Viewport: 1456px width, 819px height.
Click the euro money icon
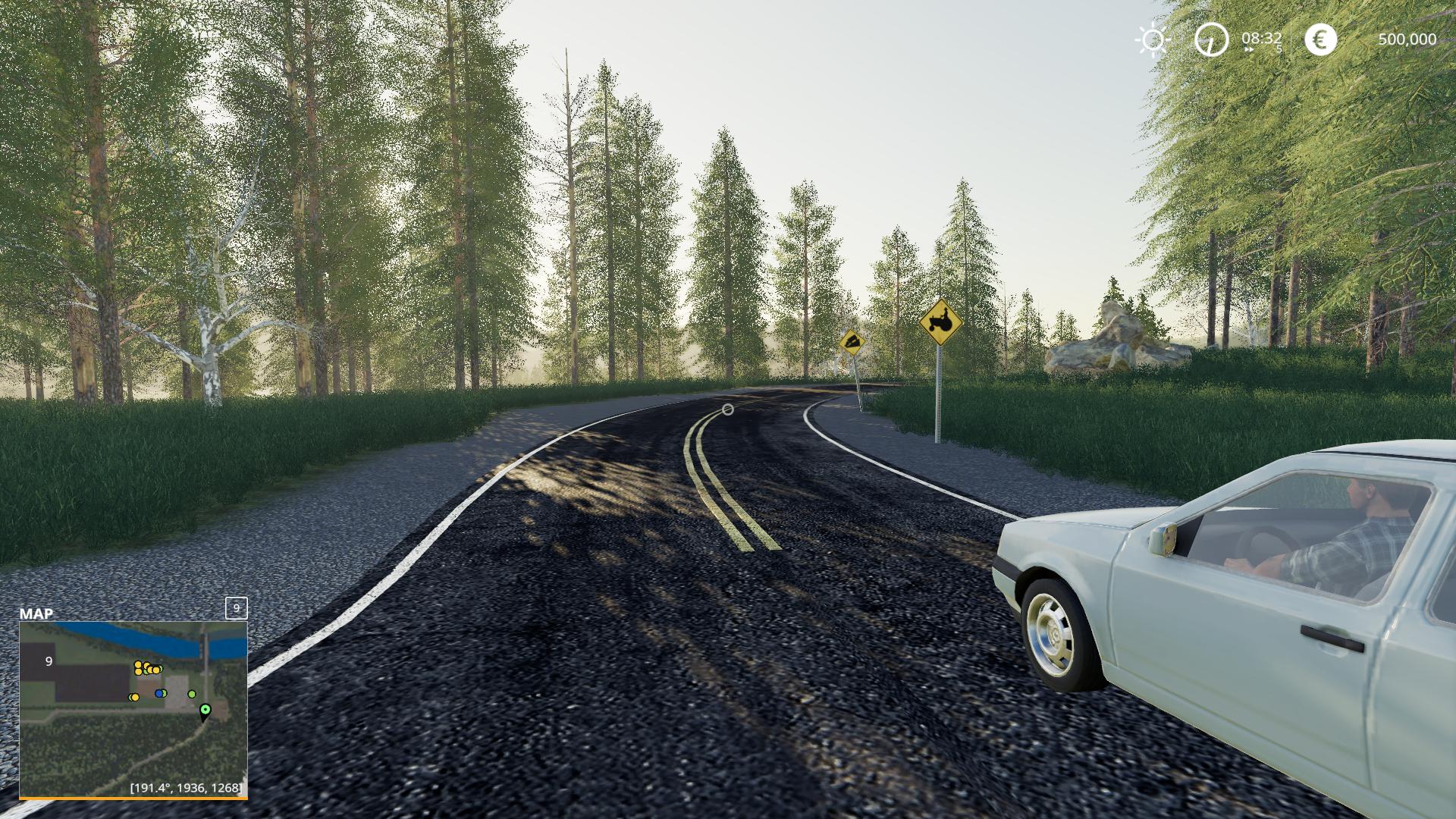1320,39
